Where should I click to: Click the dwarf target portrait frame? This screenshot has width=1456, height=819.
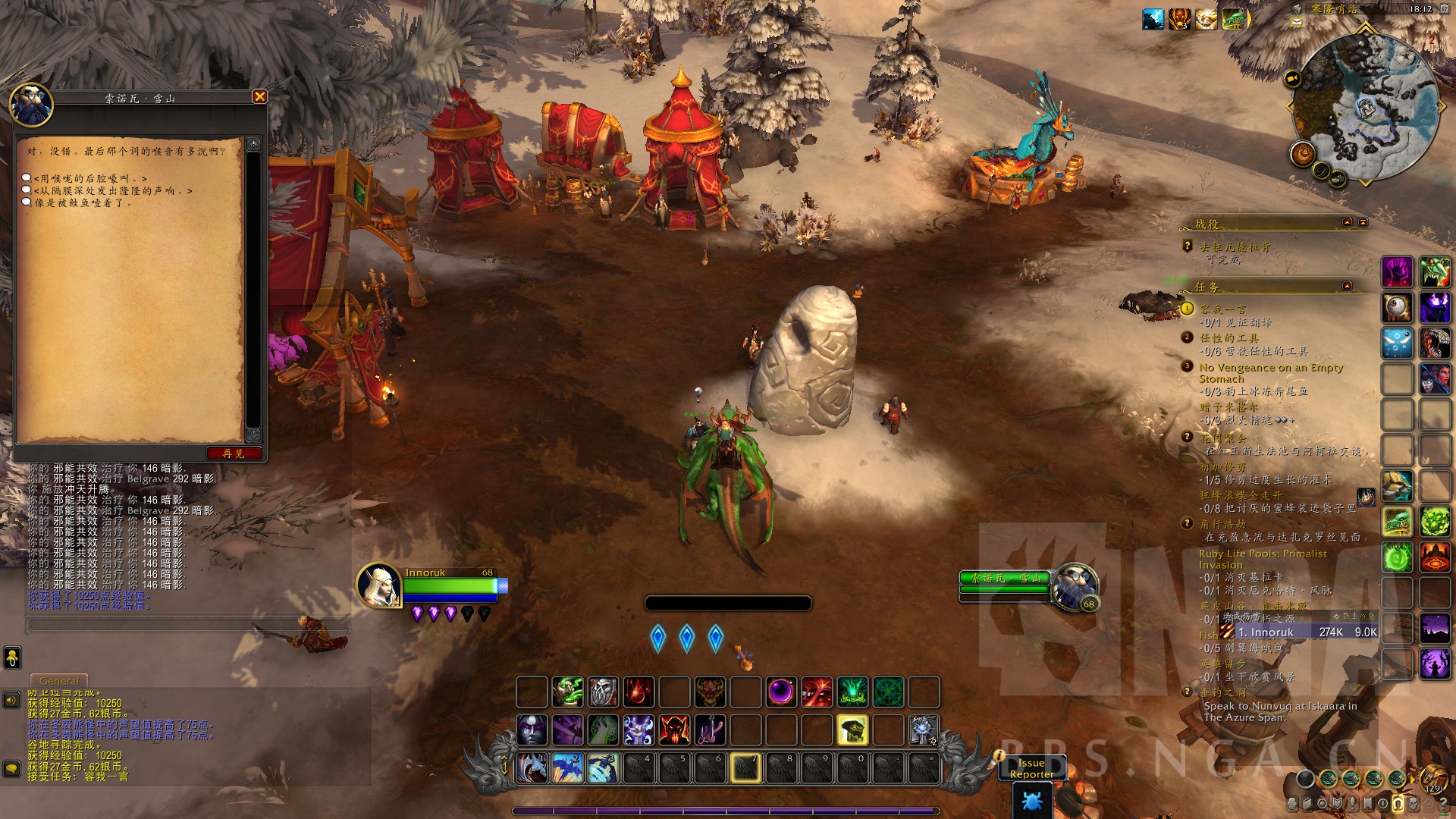point(1075,585)
